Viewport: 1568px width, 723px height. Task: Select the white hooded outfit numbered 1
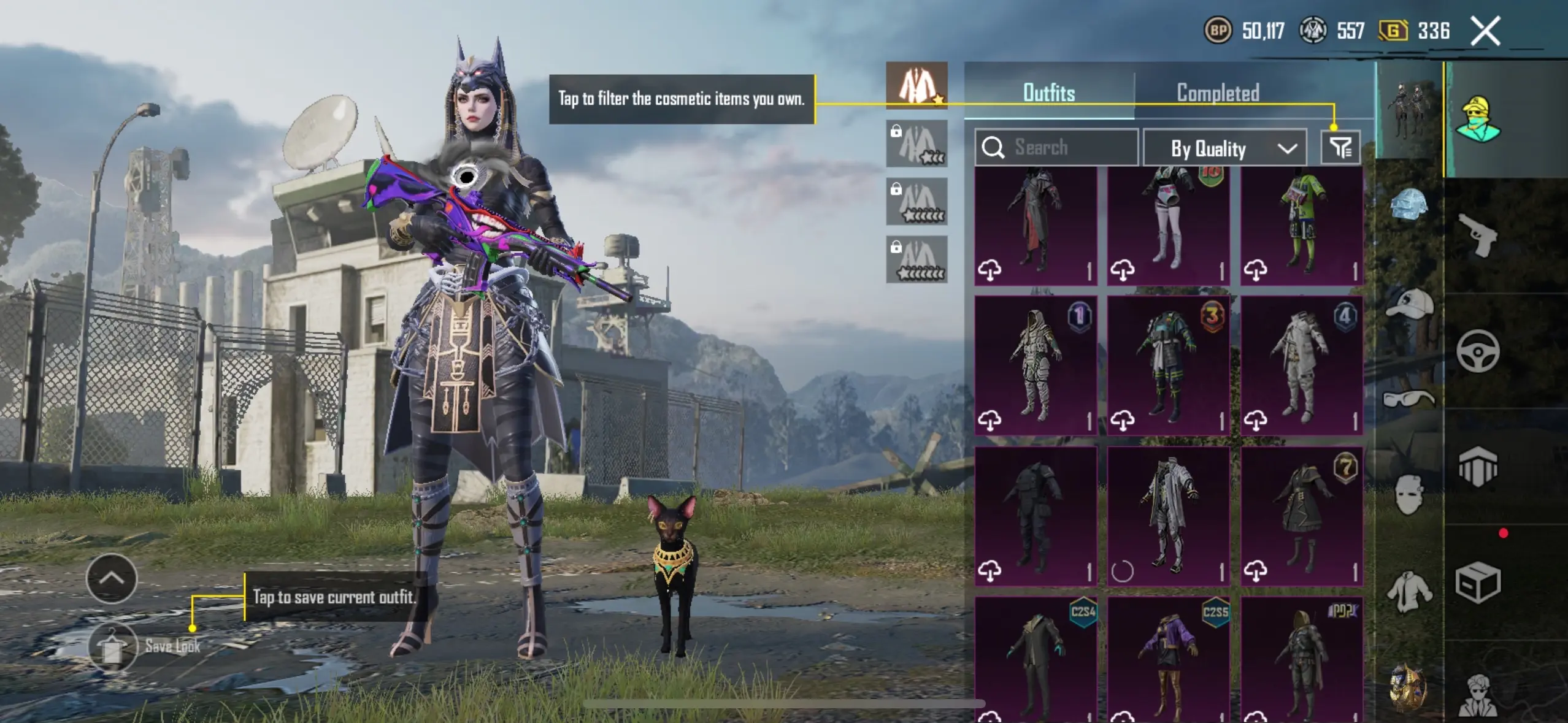coord(1036,365)
